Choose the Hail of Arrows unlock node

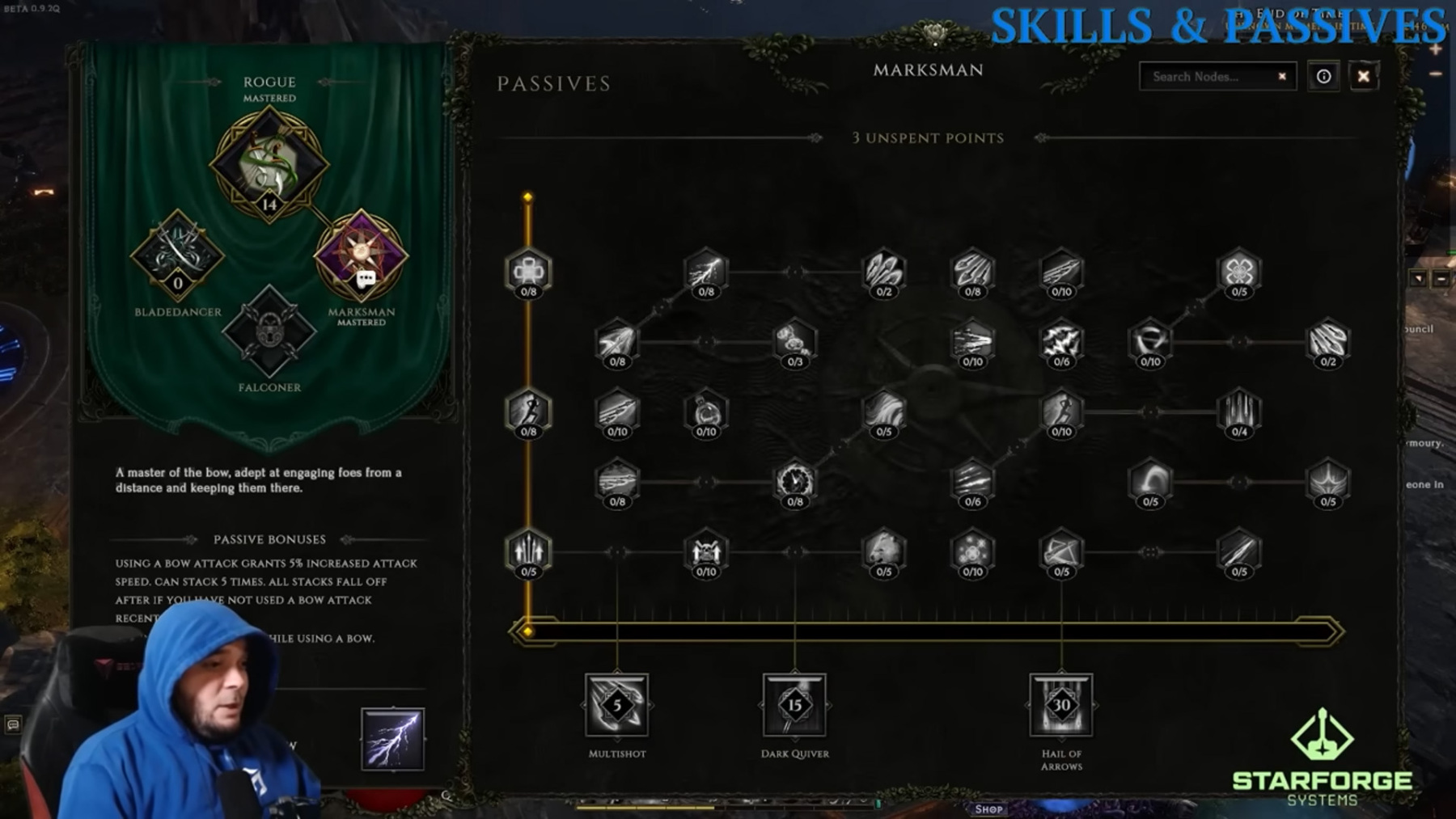pyautogui.click(x=1061, y=705)
